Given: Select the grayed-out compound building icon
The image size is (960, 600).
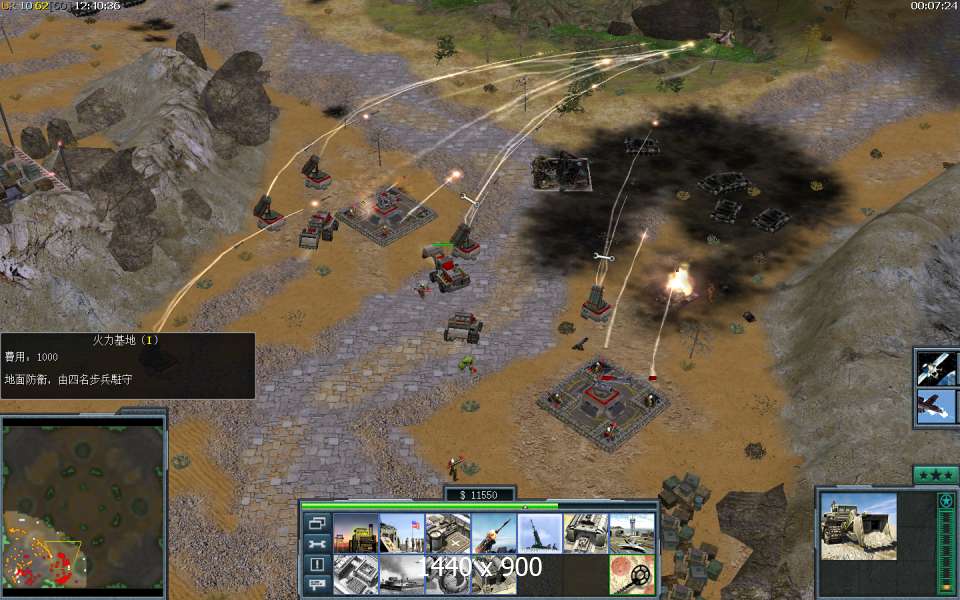Looking at the screenshot, I should [x=356, y=575].
